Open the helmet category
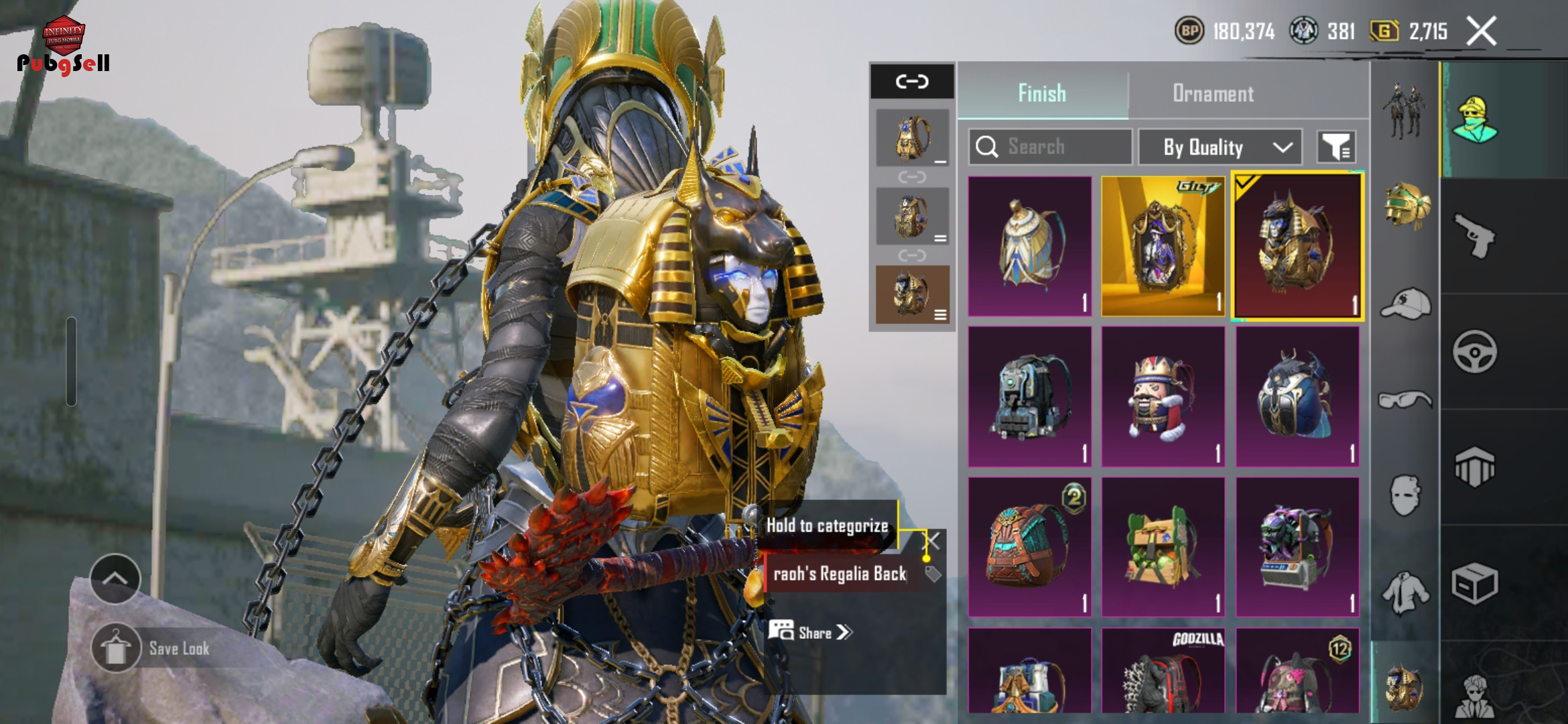This screenshot has width=1568, height=724. [x=1406, y=205]
